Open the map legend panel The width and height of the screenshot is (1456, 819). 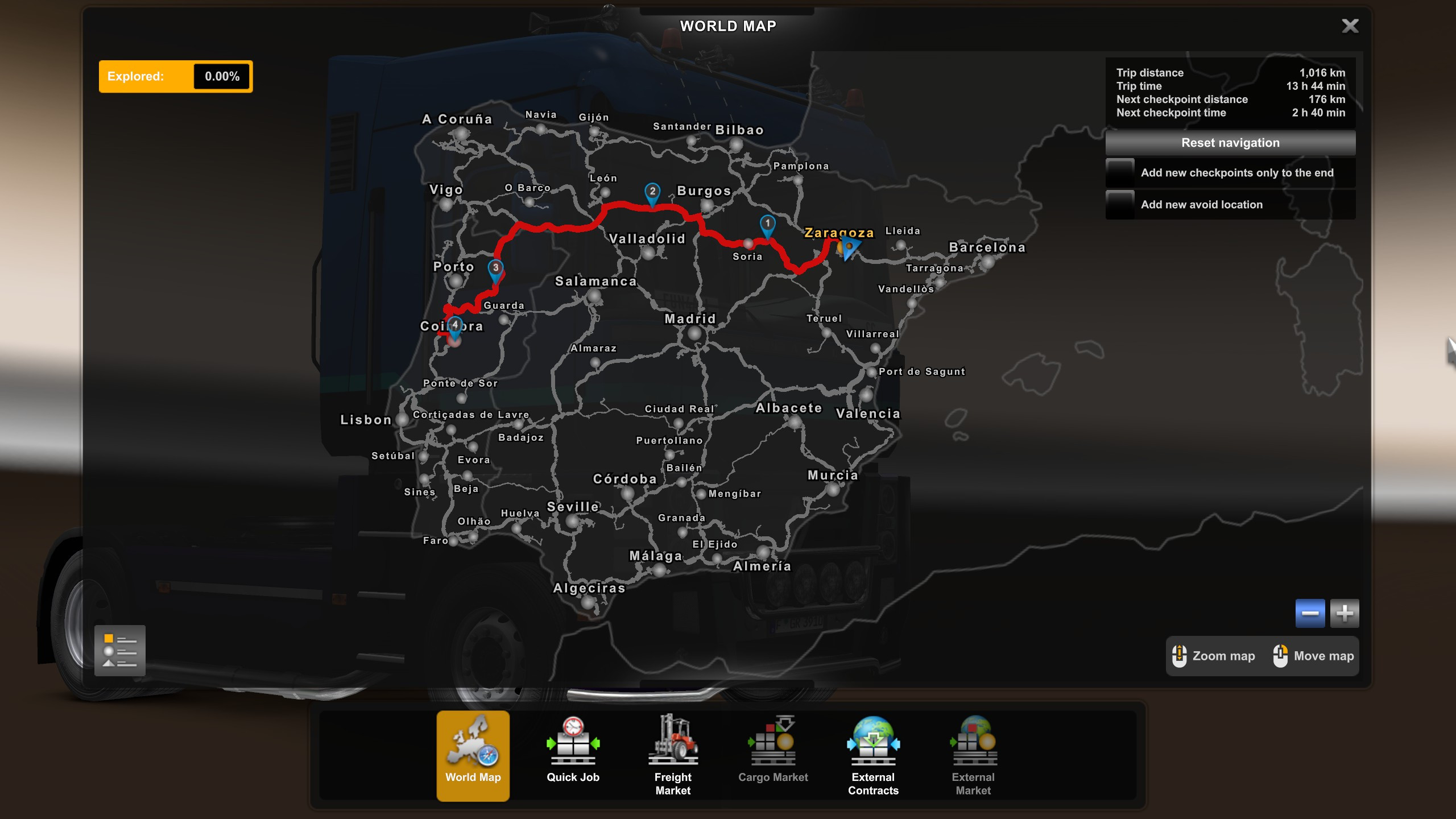click(x=120, y=651)
